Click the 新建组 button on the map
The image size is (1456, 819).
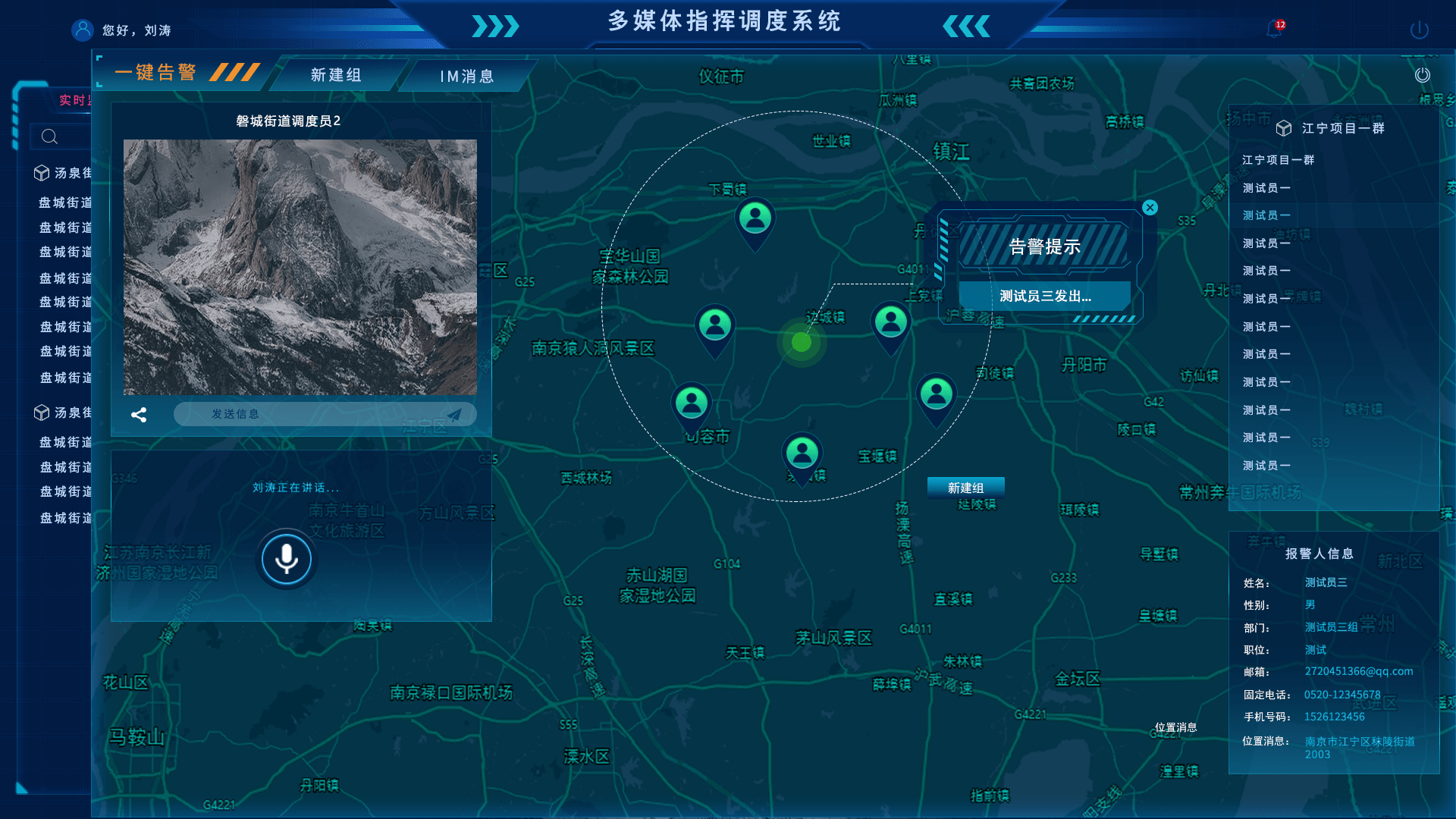[965, 488]
